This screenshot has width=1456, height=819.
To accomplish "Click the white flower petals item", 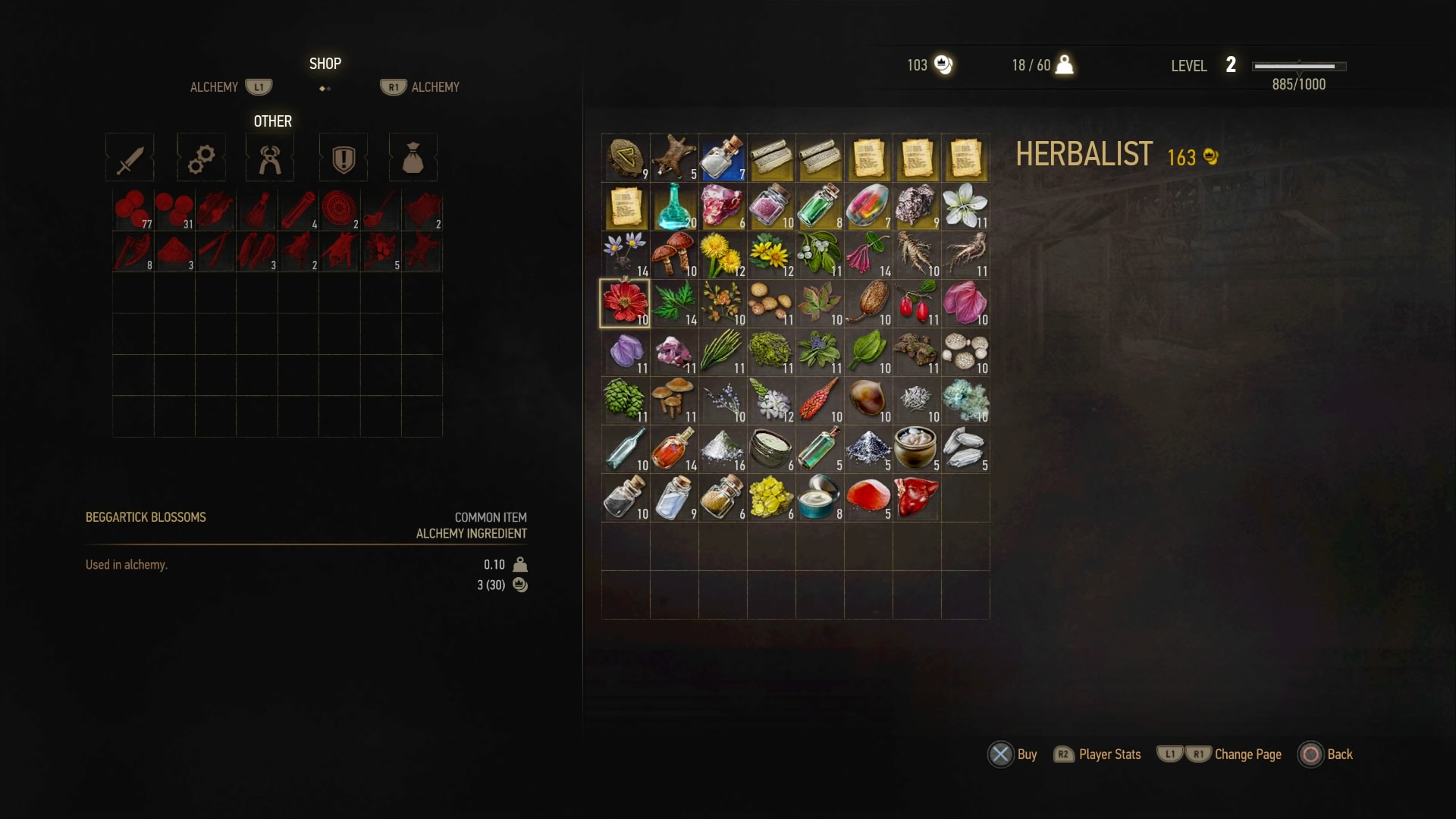I will click(x=965, y=205).
